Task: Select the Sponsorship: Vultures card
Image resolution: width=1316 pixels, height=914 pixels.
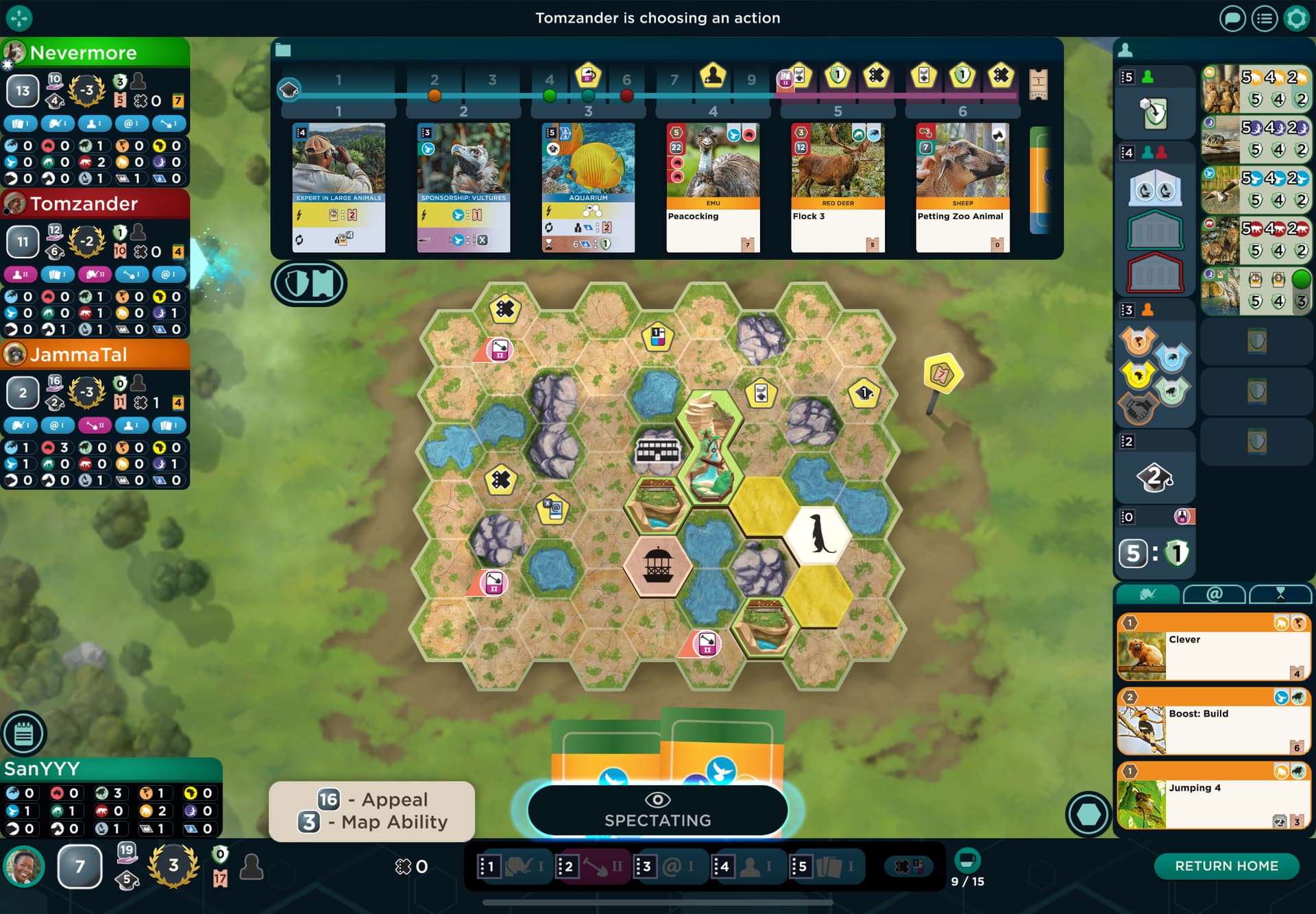Action: [x=463, y=187]
